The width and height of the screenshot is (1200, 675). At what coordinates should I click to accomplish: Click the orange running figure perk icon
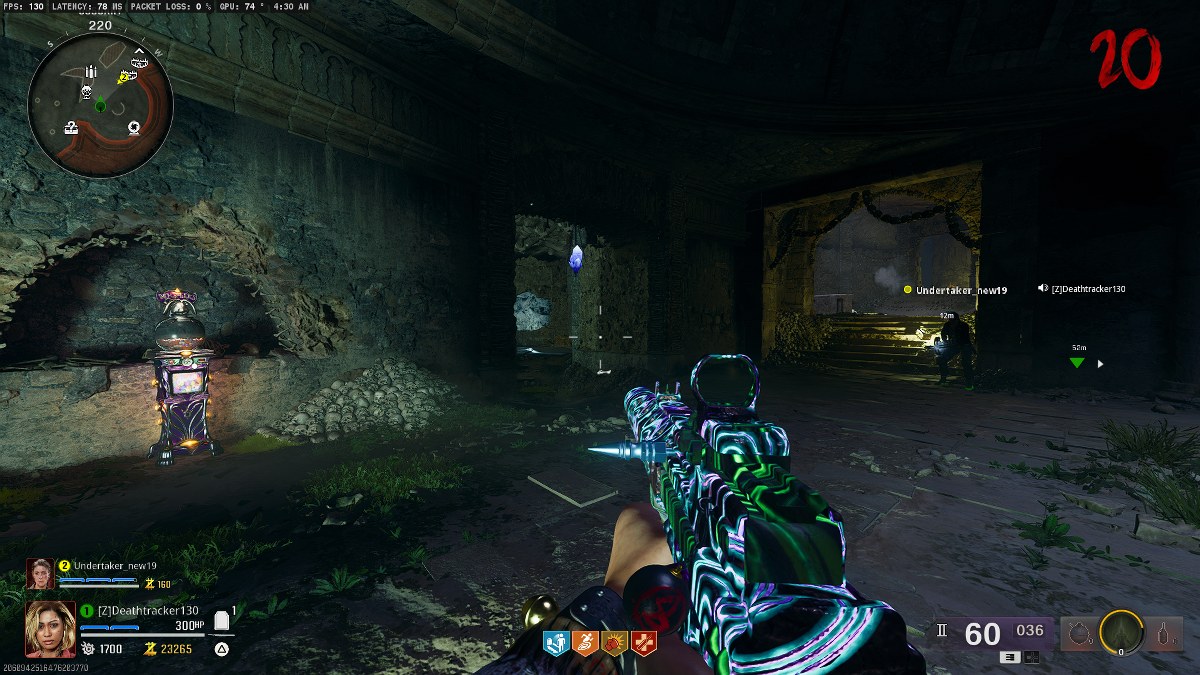(584, 642)
